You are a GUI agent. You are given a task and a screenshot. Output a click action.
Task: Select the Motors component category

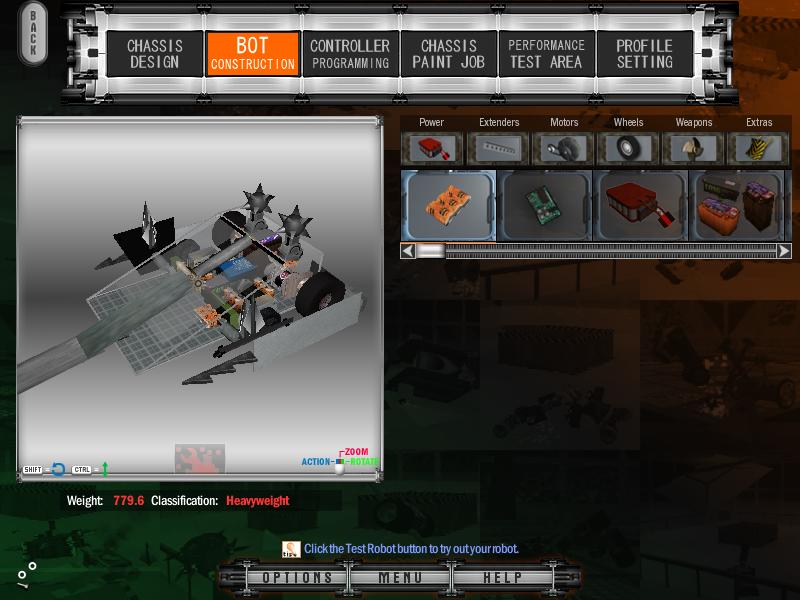coord(564,148)
